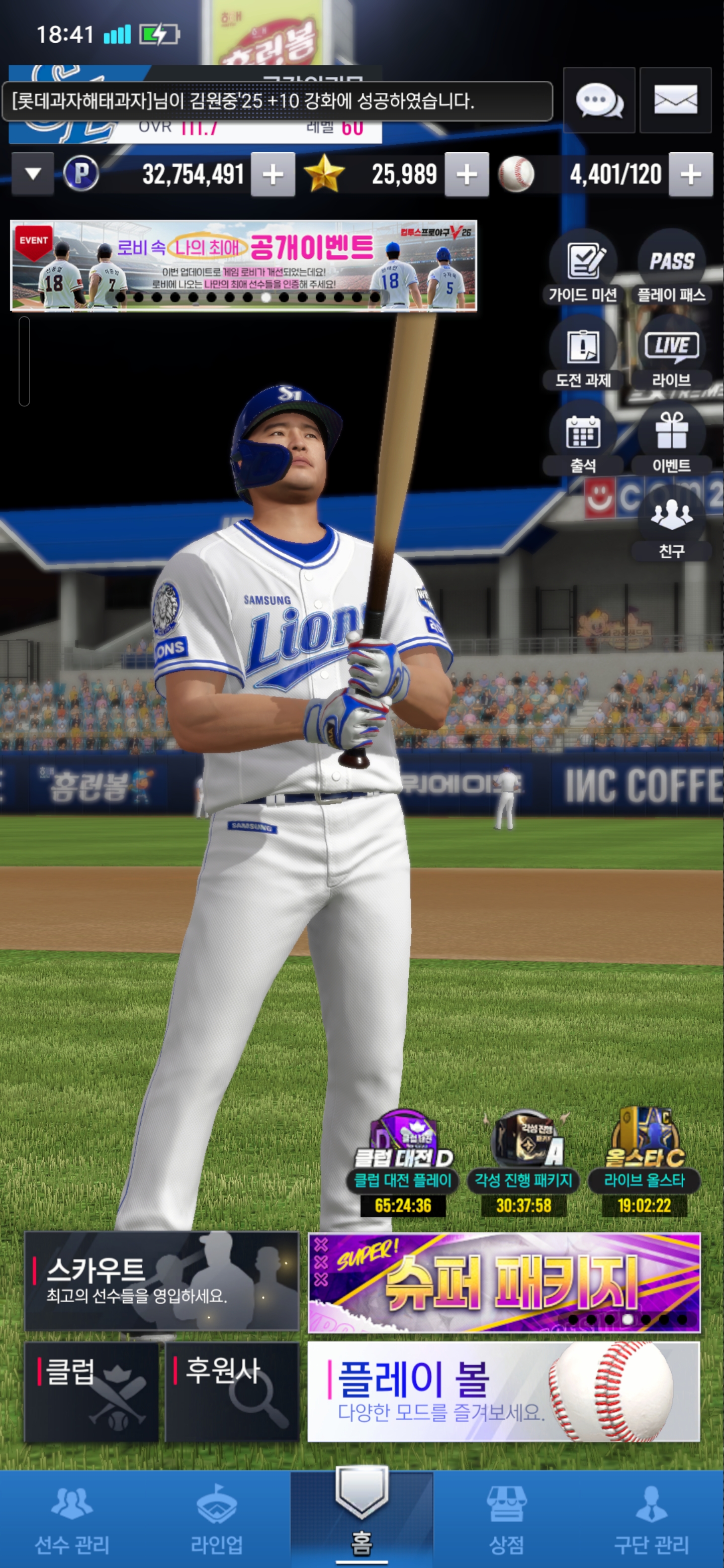Open the 출석 attendance calendar

click(583, 439)
